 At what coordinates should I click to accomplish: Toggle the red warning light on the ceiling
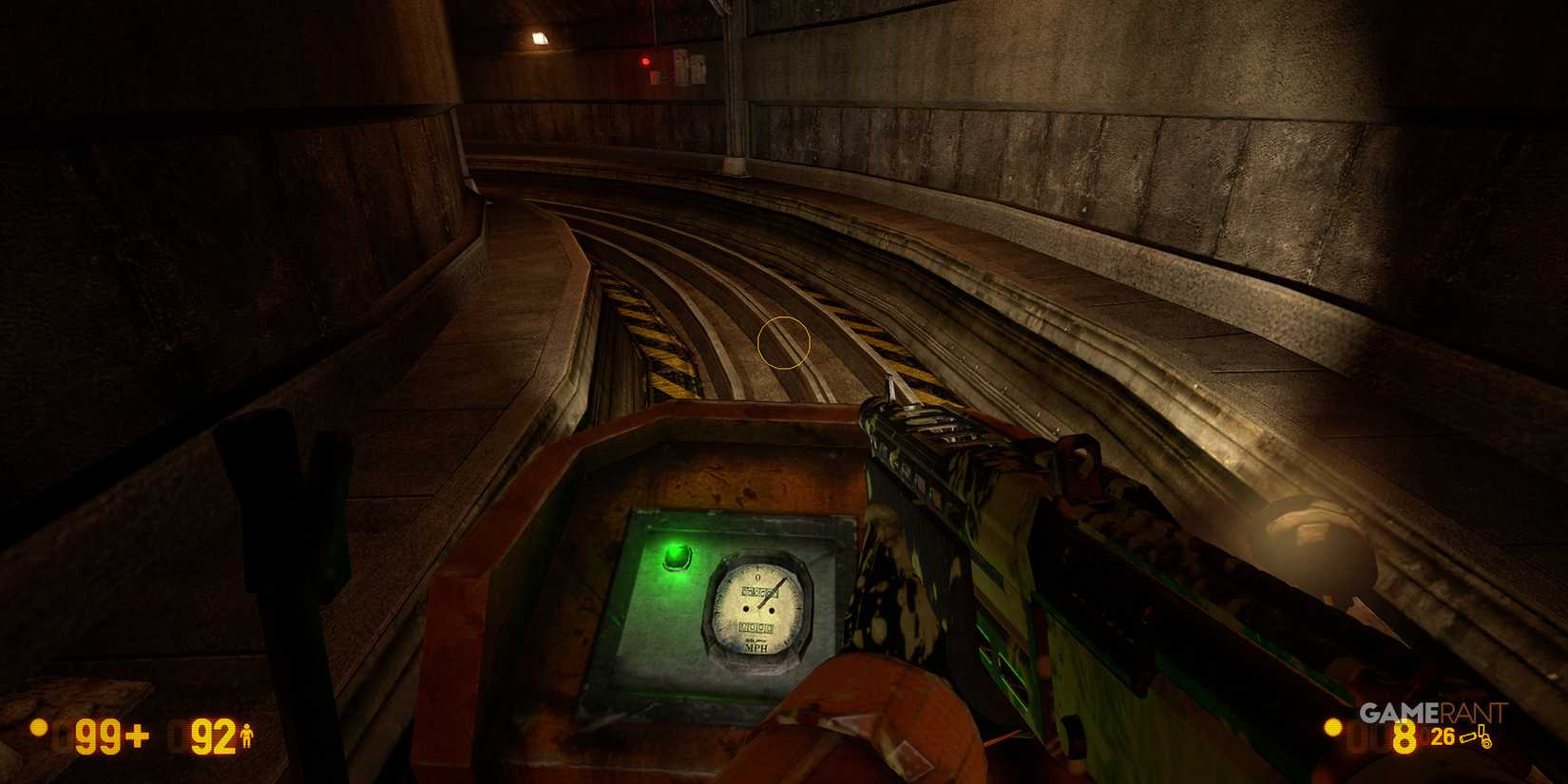click(x=645, y=60)
